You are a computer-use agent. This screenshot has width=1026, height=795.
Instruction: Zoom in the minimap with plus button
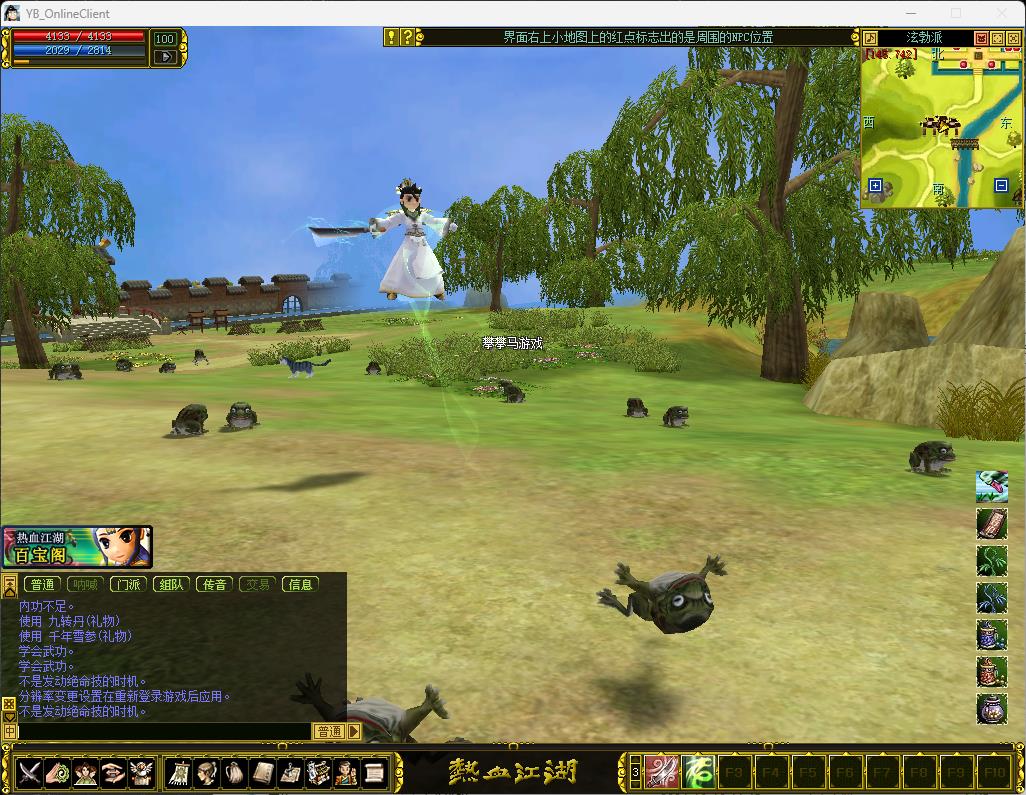pyautogui.click(x=875, y=186)
